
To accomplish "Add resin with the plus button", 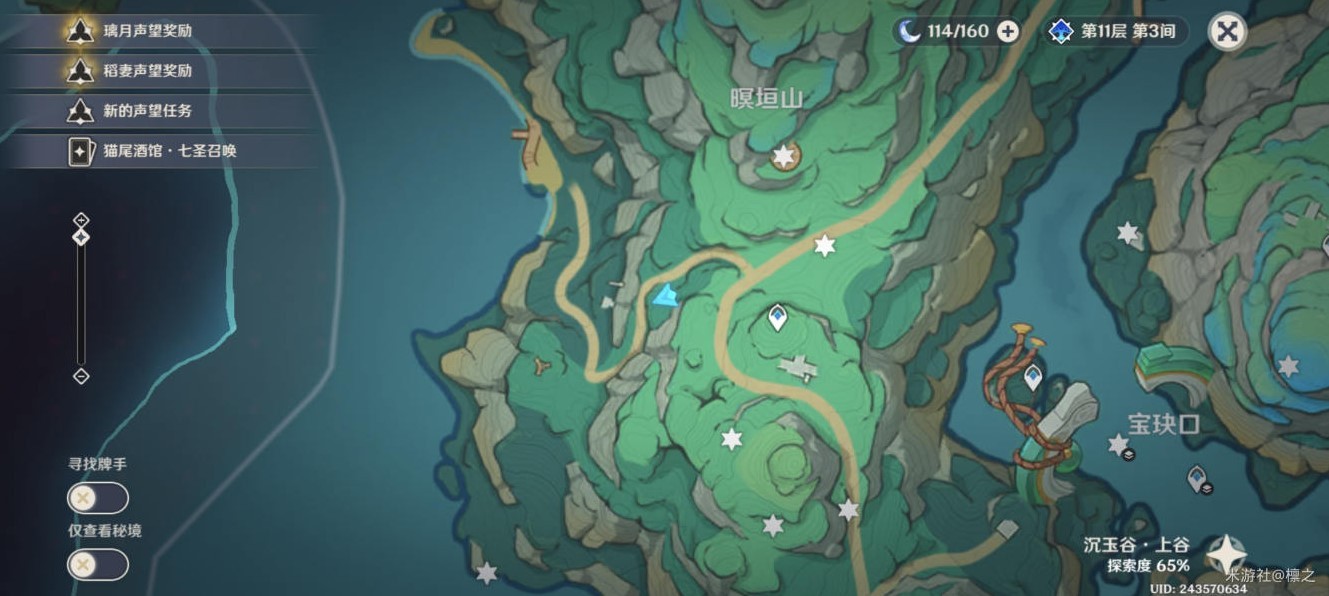I will coord(1008,31).
